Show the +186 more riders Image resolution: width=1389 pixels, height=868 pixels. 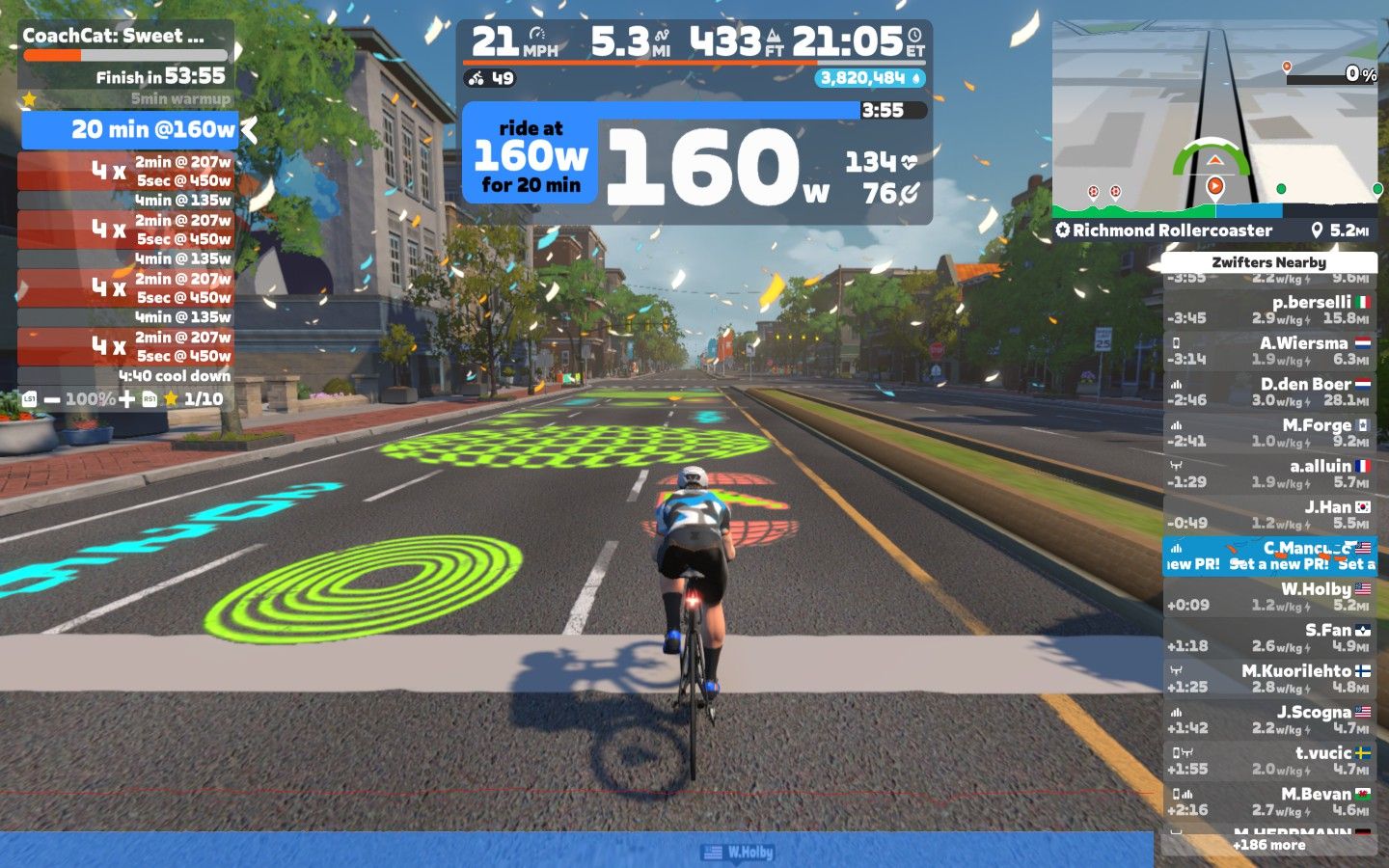click(1268, 845)
